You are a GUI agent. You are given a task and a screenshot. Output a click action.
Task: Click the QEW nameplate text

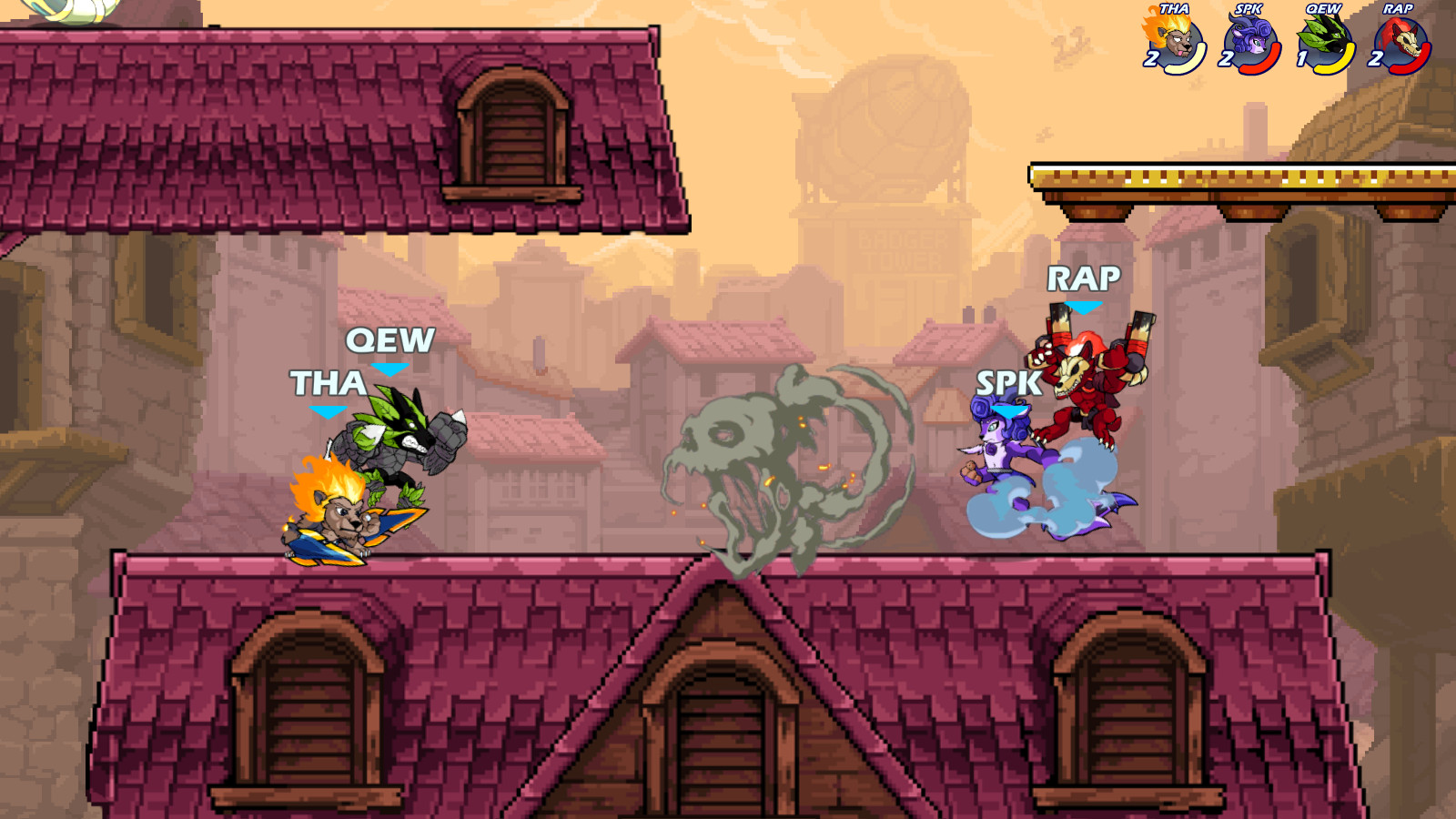(391, 343)
